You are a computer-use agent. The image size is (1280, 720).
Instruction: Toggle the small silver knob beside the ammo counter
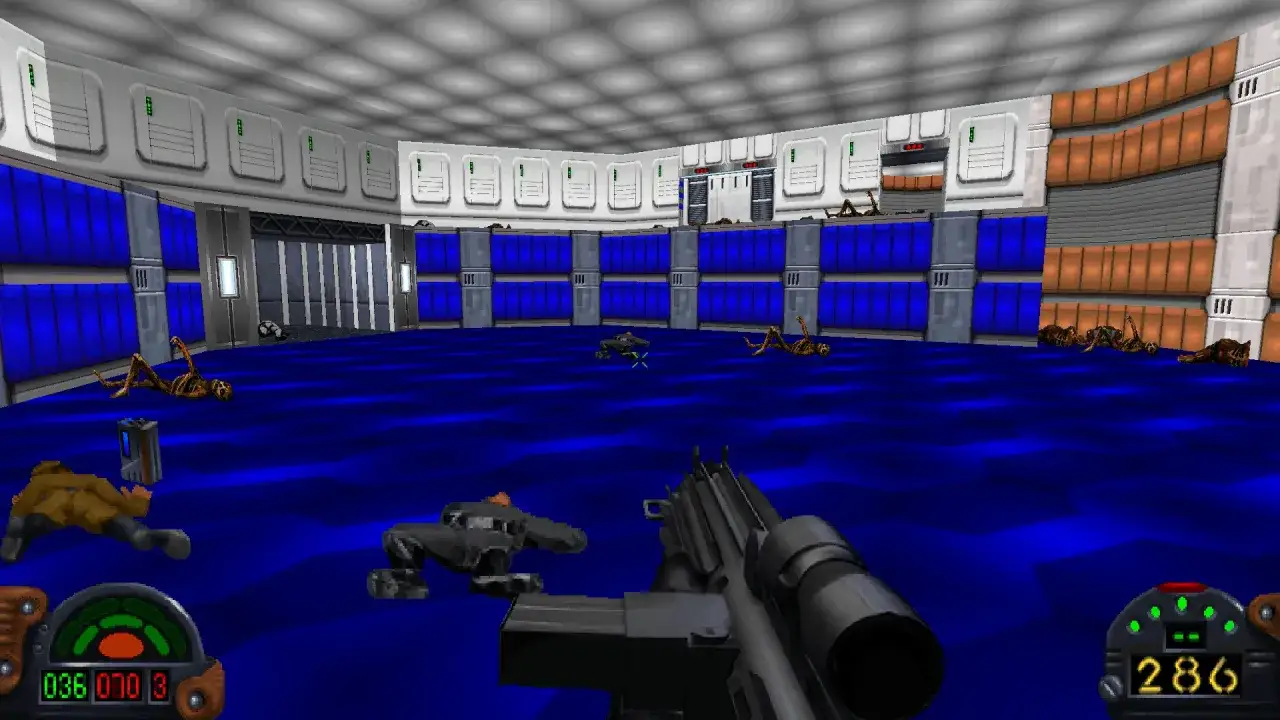[x=1110, y=684]
